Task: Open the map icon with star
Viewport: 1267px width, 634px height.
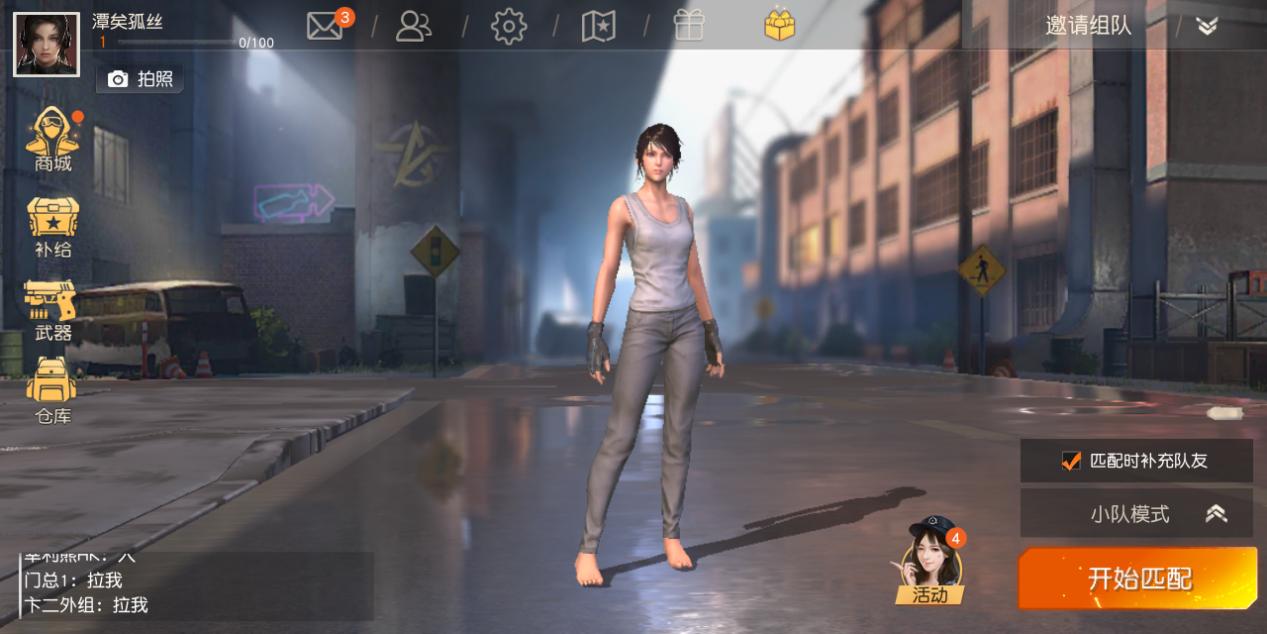Action: (598, 26)
